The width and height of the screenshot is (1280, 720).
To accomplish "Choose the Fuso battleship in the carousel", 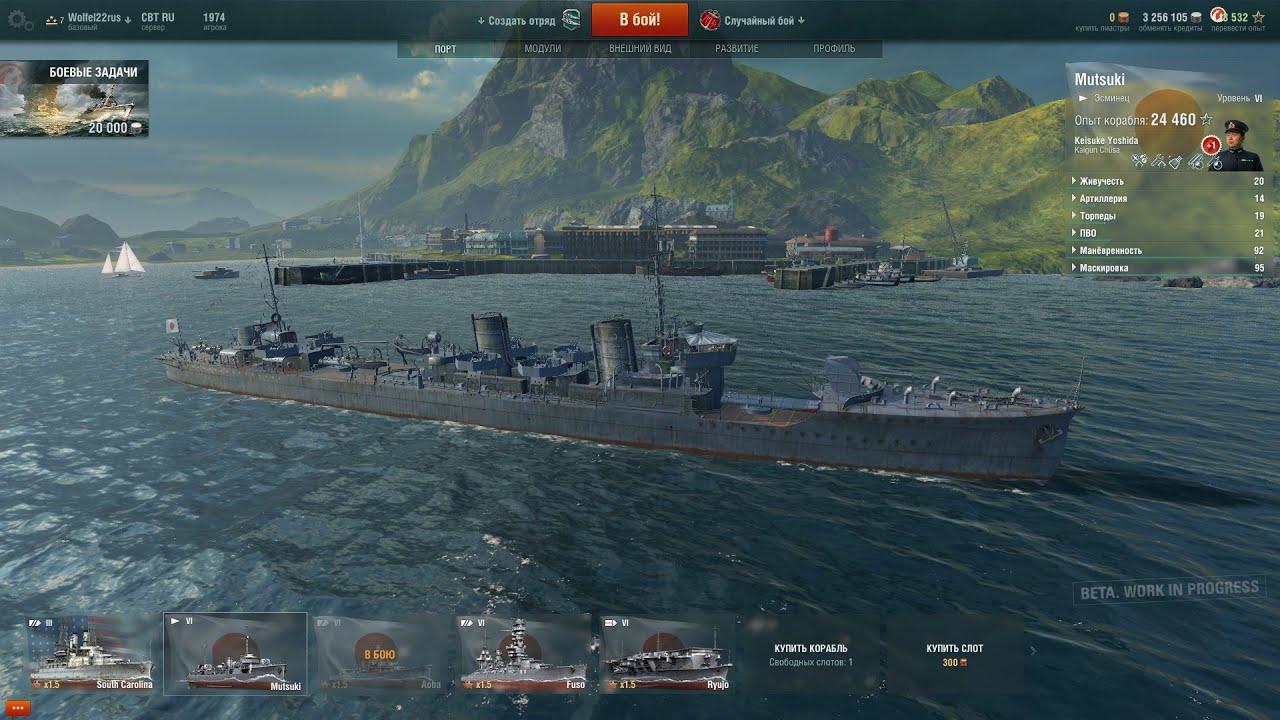I will tap(523, 654).
